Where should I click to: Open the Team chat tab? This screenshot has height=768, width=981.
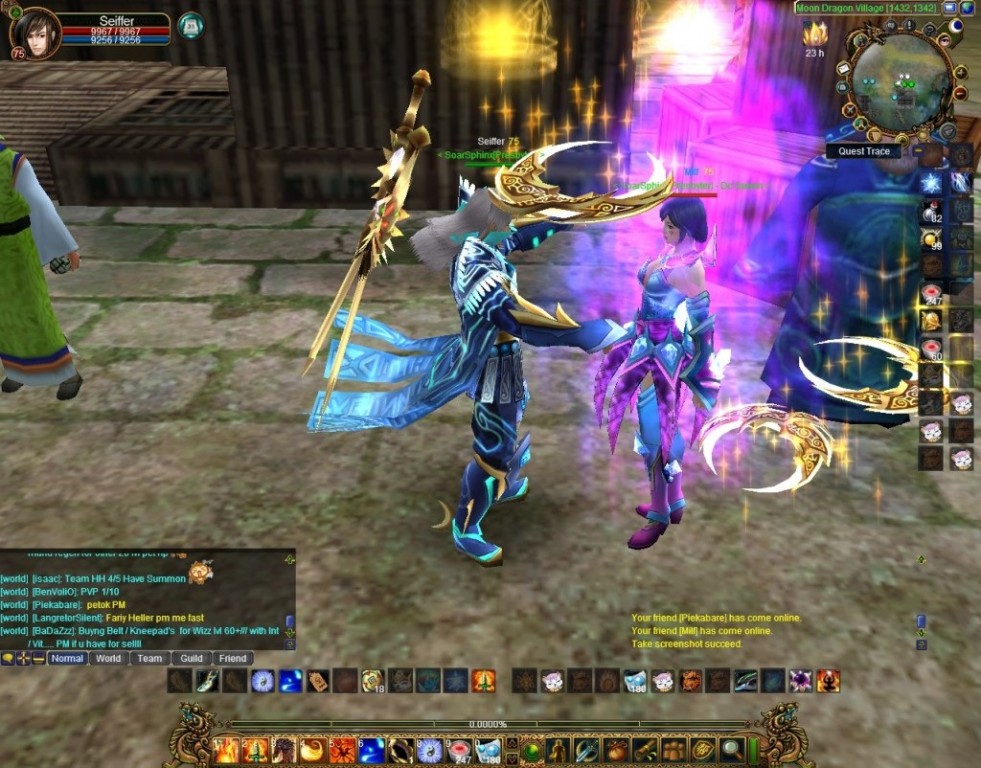[x=150, y=658]
